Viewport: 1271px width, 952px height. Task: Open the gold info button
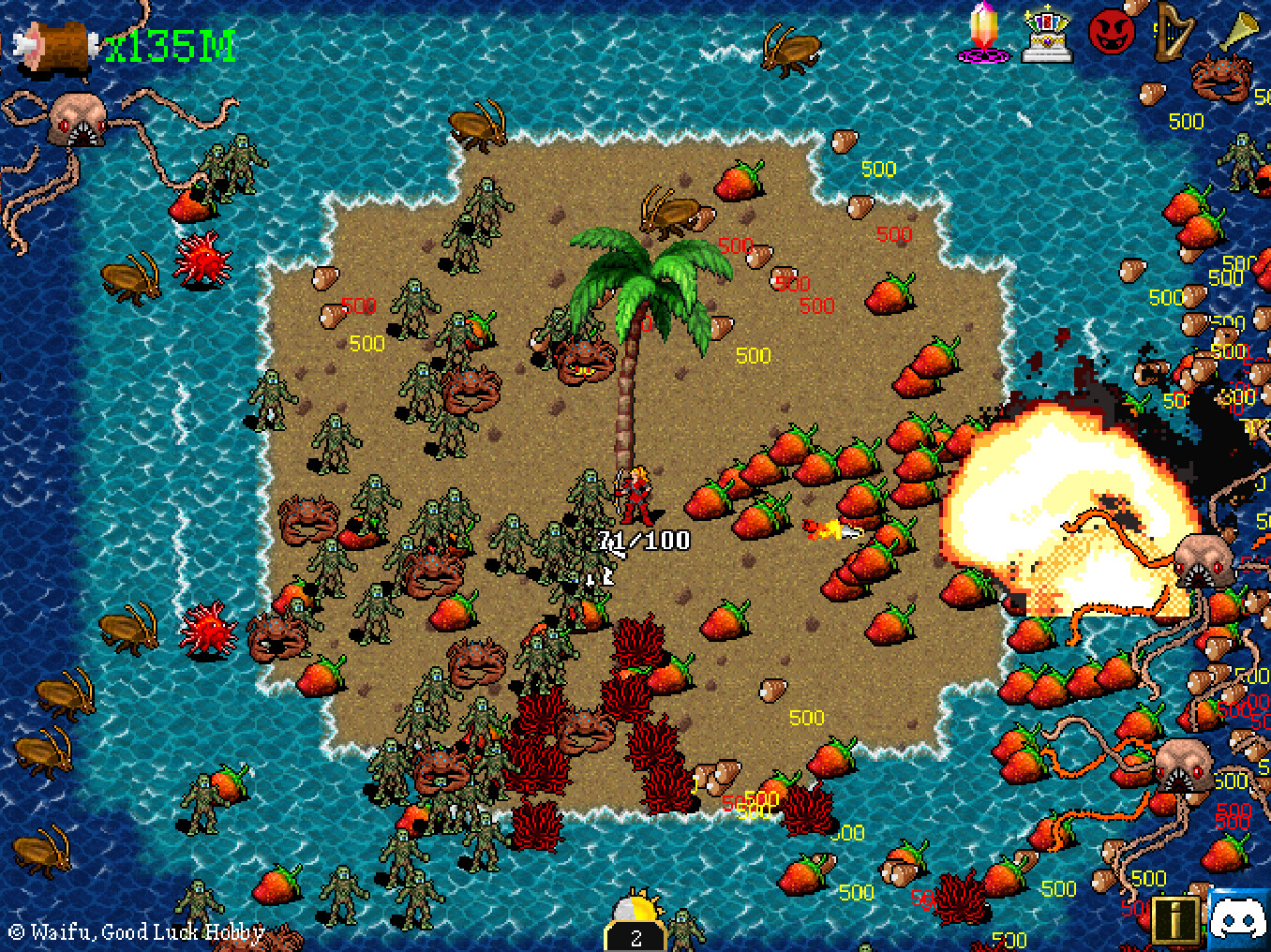1174,919
